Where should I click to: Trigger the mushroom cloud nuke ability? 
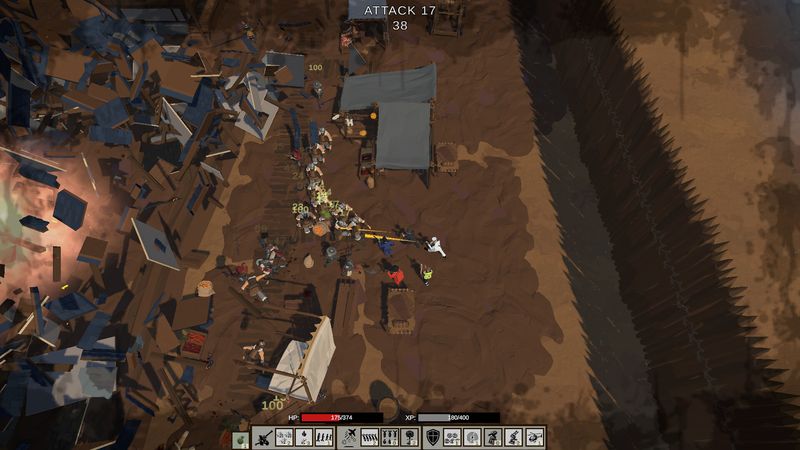pos(410,438)
